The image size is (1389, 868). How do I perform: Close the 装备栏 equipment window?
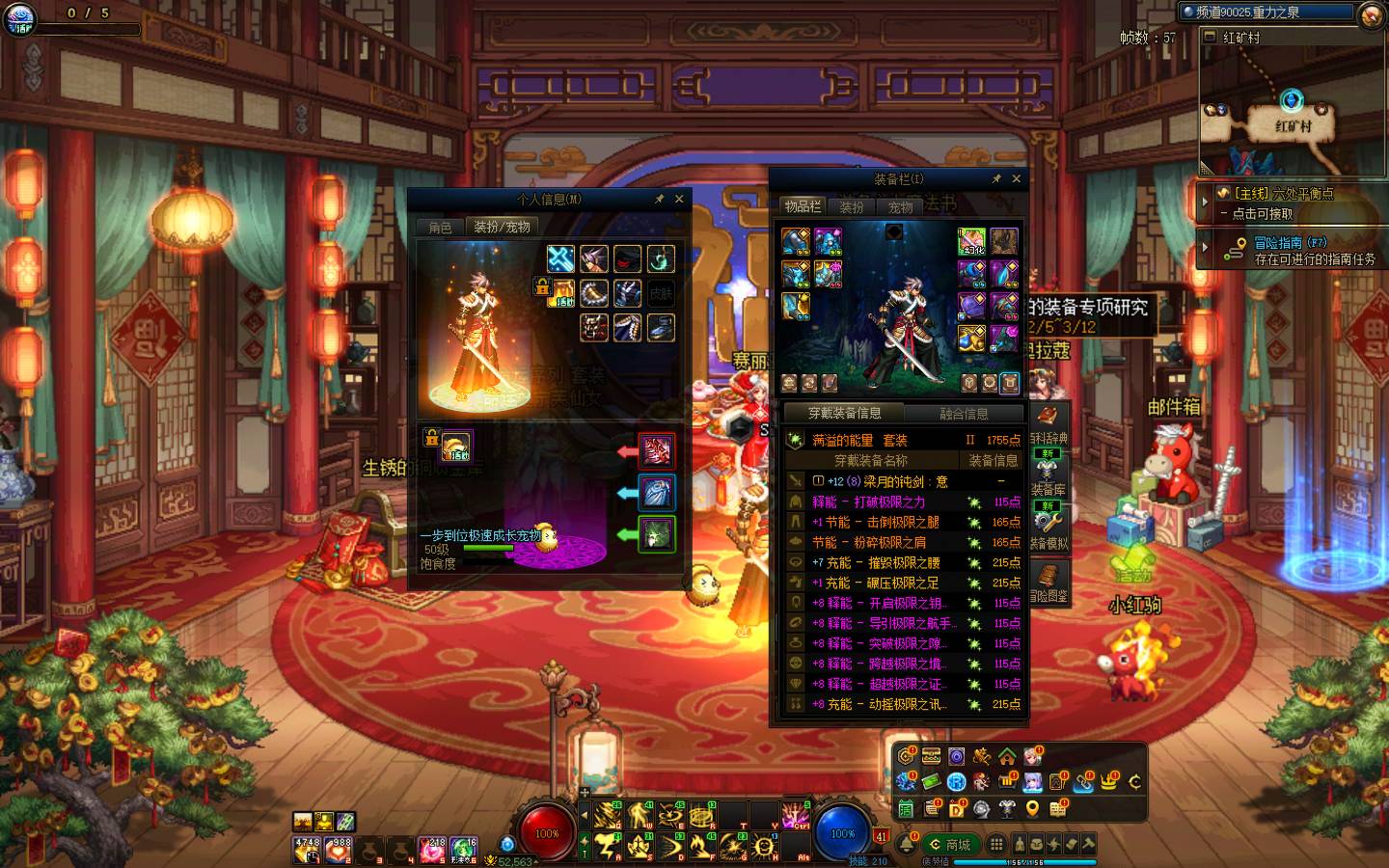(1016, 178)
